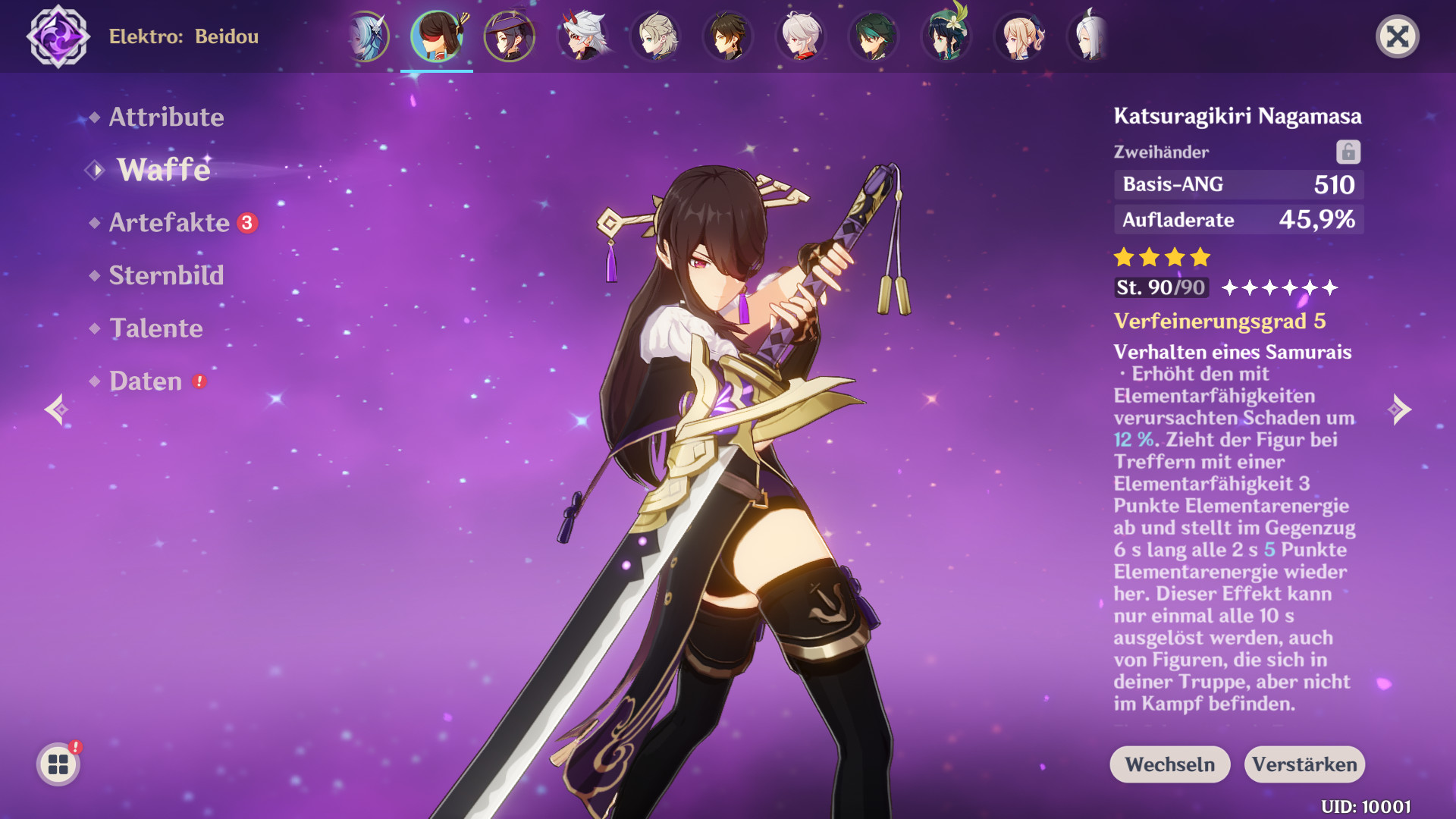Click the Elektro element emblem top left
Image resolution: width=1456 pixels, height=819 pixels.
[57, 34]
